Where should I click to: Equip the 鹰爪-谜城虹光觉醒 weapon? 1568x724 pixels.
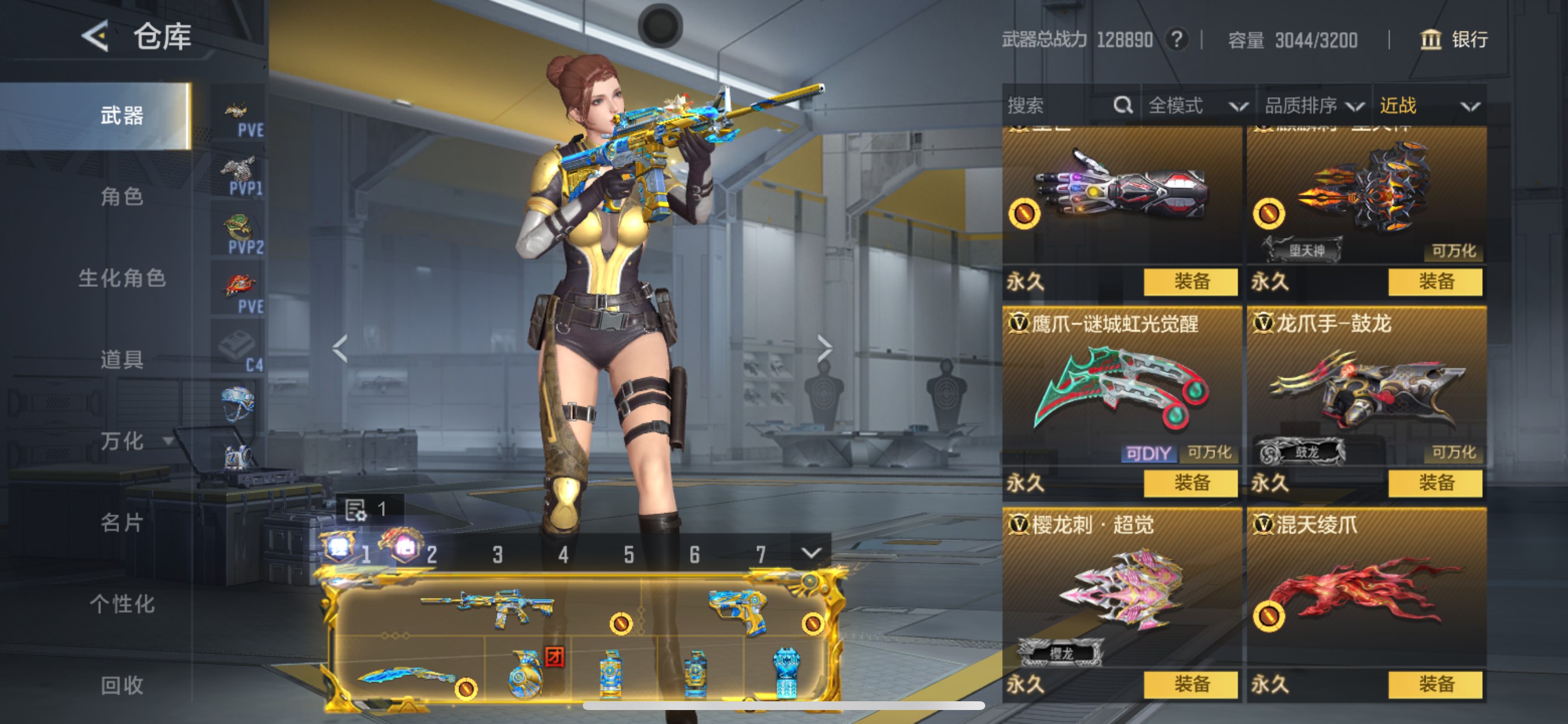point(1191,483)
